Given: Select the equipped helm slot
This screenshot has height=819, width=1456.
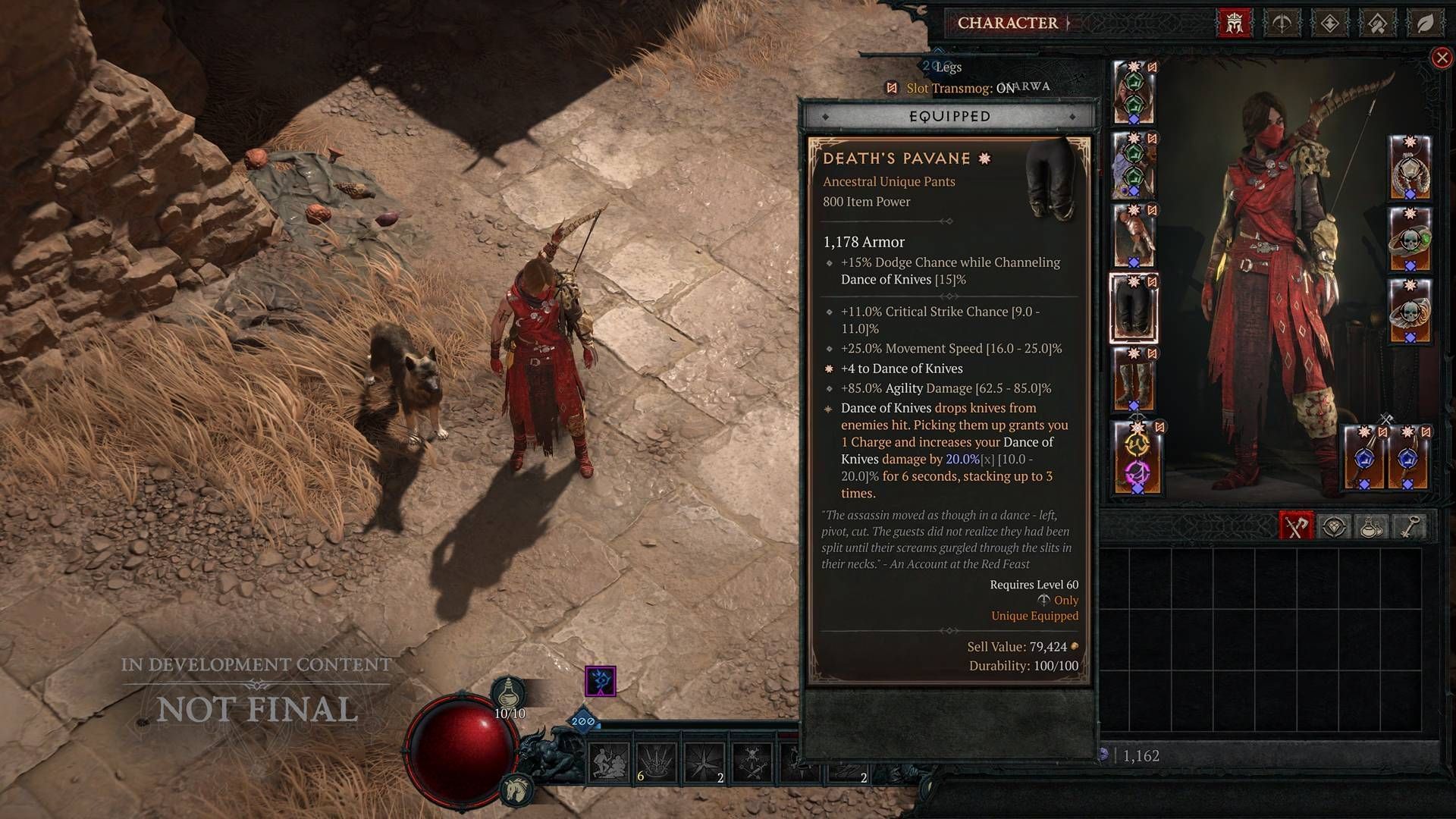Looking at the screenshot, I should pyautogui.click(x=1134, y=93).
